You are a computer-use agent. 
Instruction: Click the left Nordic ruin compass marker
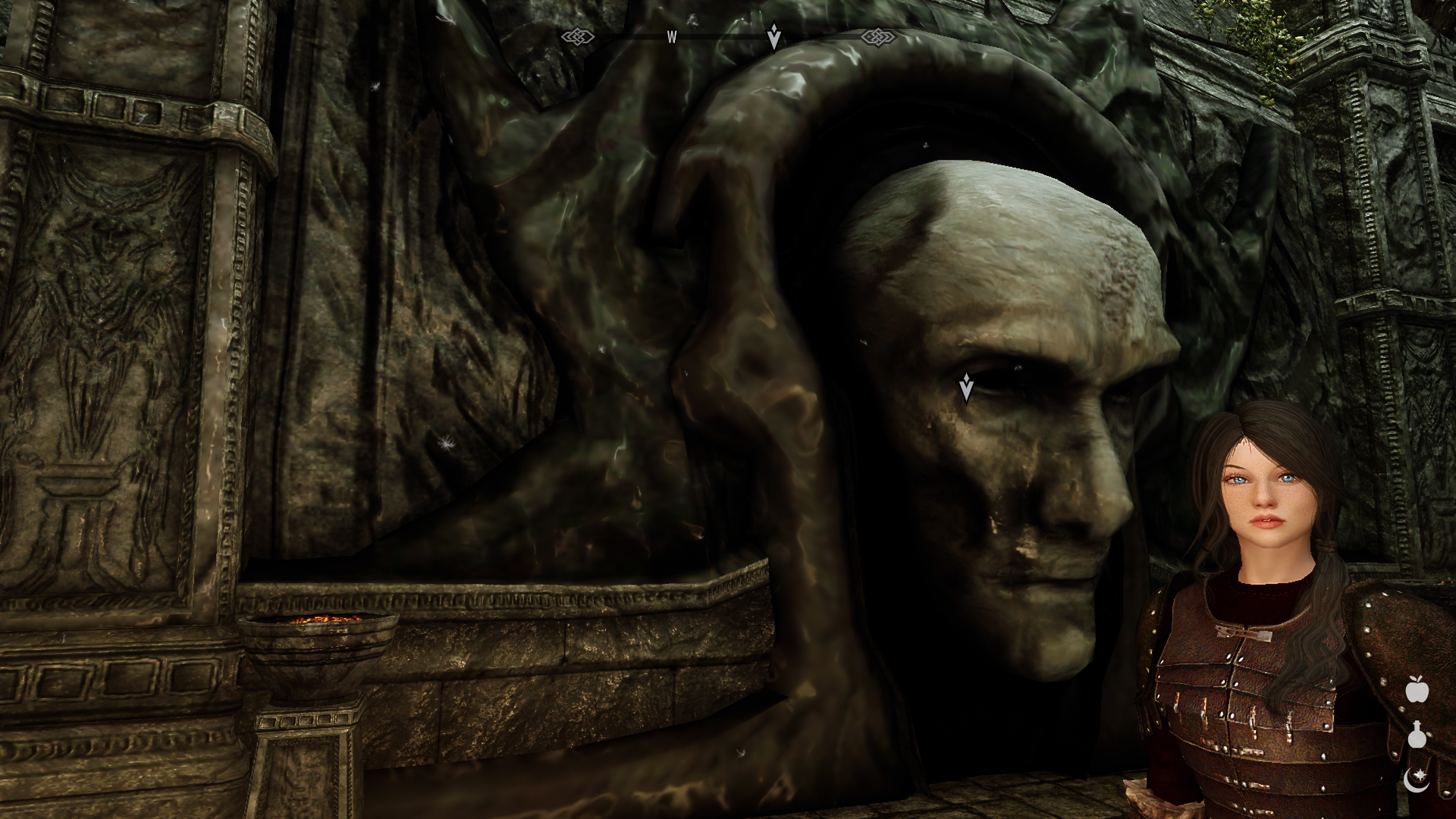click(579, 35)
